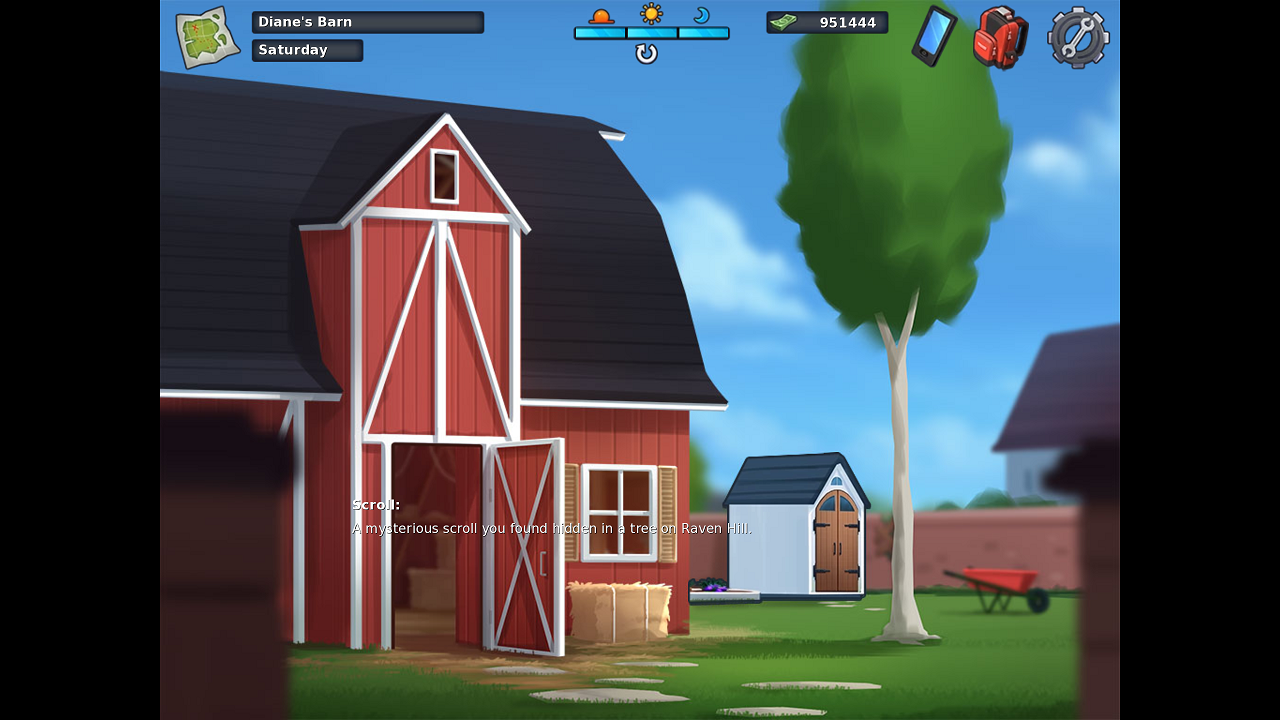Open the town map icon
The height and width of the screenshot is (720, 1280).
[207, 38]
